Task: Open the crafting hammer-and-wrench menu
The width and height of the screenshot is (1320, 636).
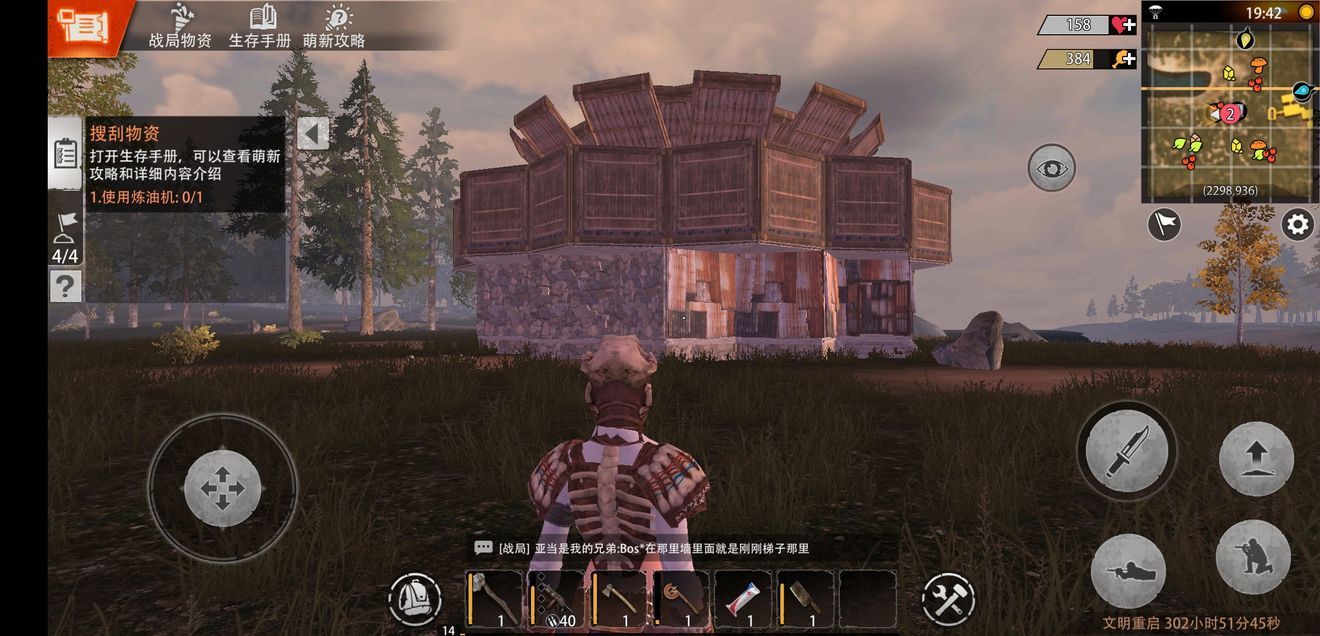Action: (x=947, y=599)
